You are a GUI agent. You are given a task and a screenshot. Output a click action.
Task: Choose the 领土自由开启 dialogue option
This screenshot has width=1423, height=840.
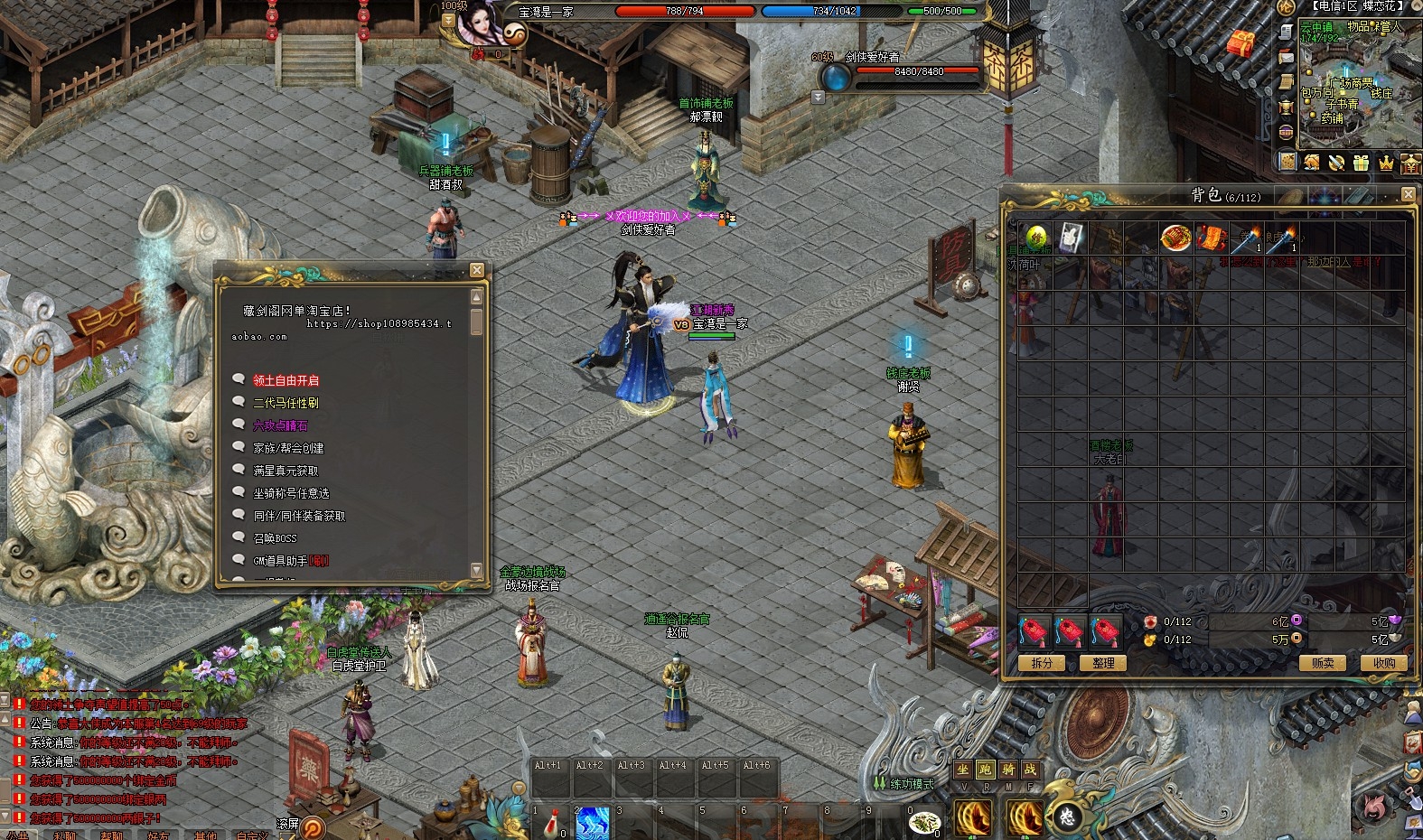pos(286,380)
